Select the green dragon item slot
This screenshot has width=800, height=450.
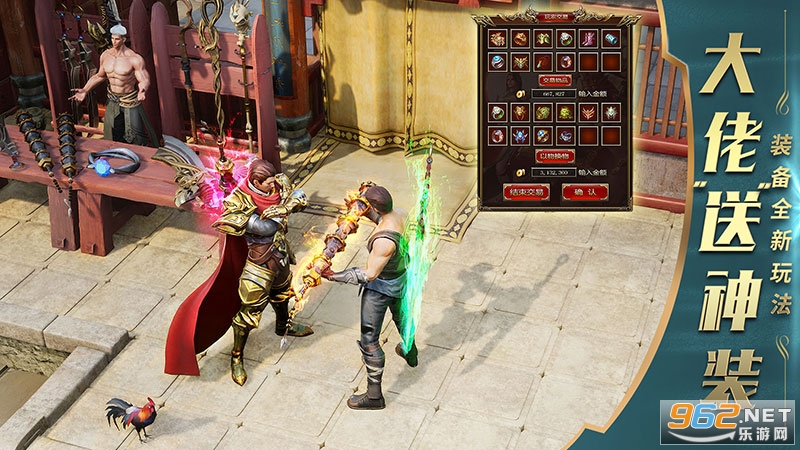click(543, 112)
